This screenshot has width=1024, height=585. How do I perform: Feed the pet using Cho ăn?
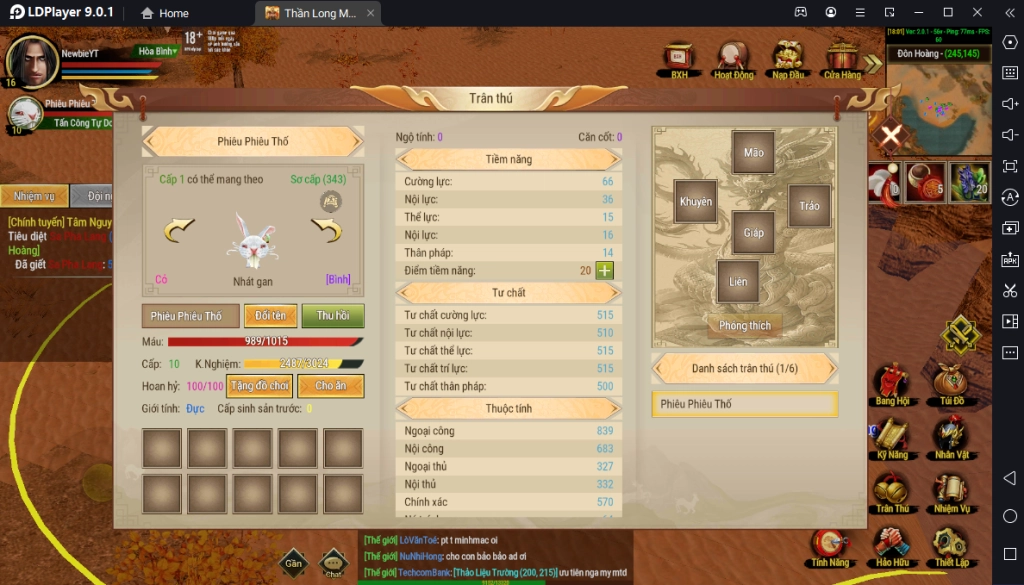click(x=331, y=385)
